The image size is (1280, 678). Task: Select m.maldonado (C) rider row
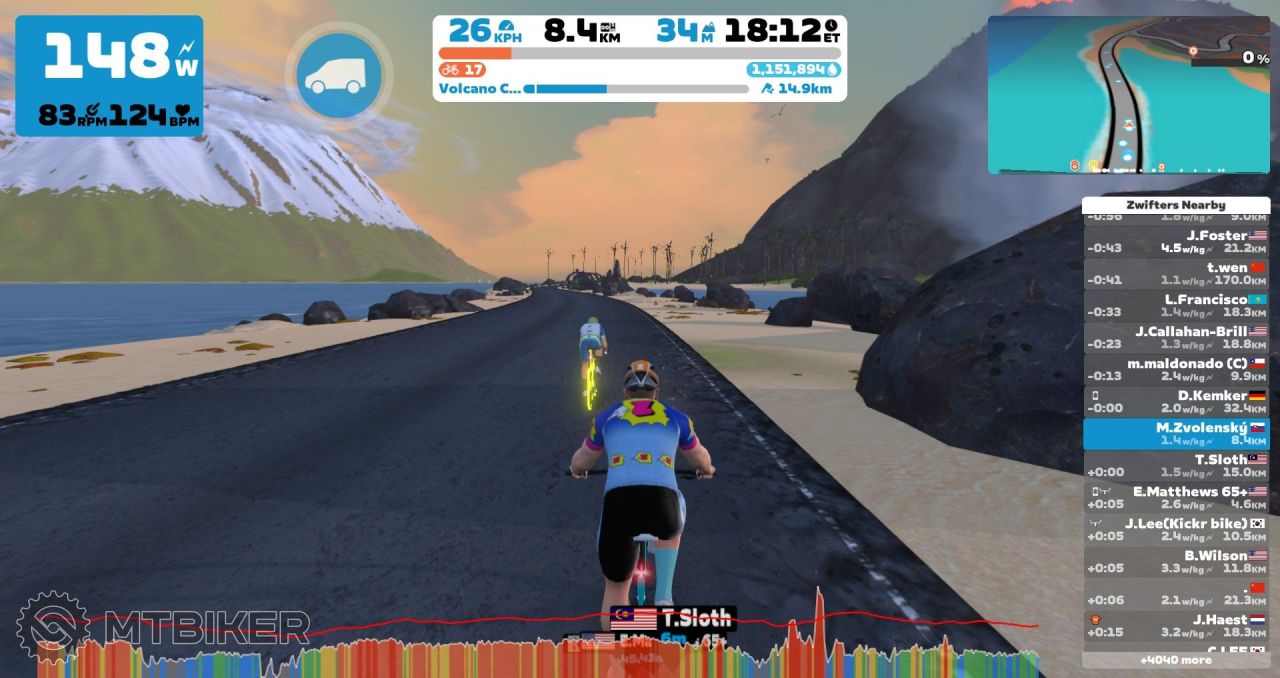1176,370
